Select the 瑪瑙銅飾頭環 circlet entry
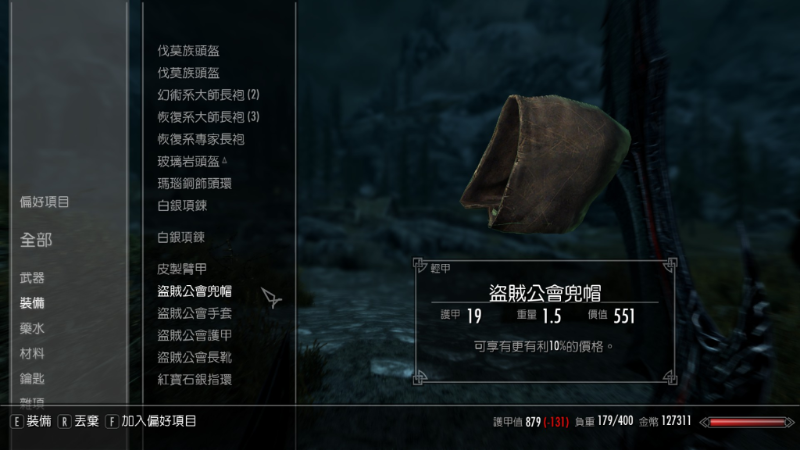This screenshot has height=450, width=800. [195, 183]
